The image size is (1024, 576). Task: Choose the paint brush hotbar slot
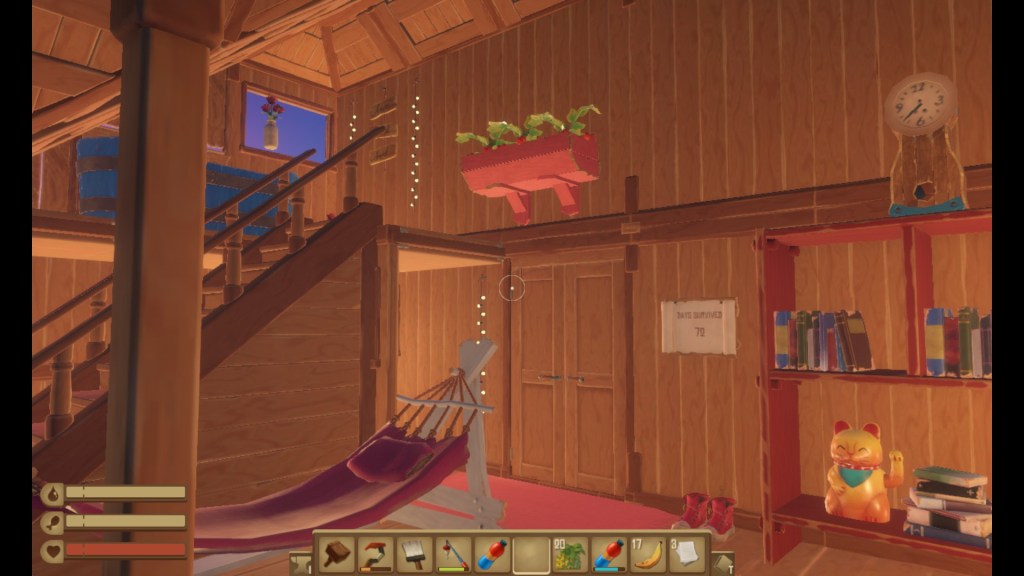(414, 554)
